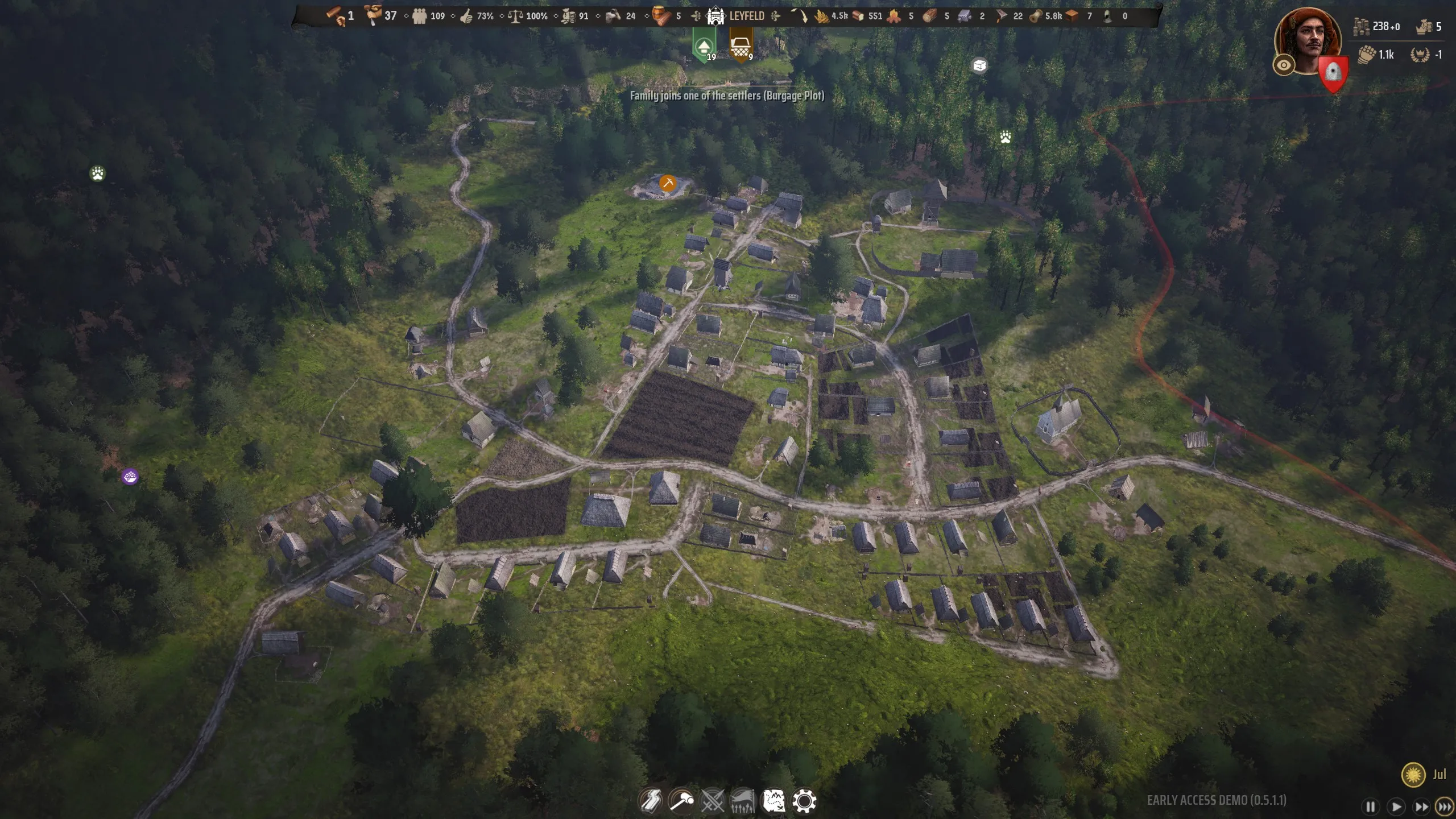Click the sun season icon
Screen dimensions: 1456x819
[x=1413, y=774]
